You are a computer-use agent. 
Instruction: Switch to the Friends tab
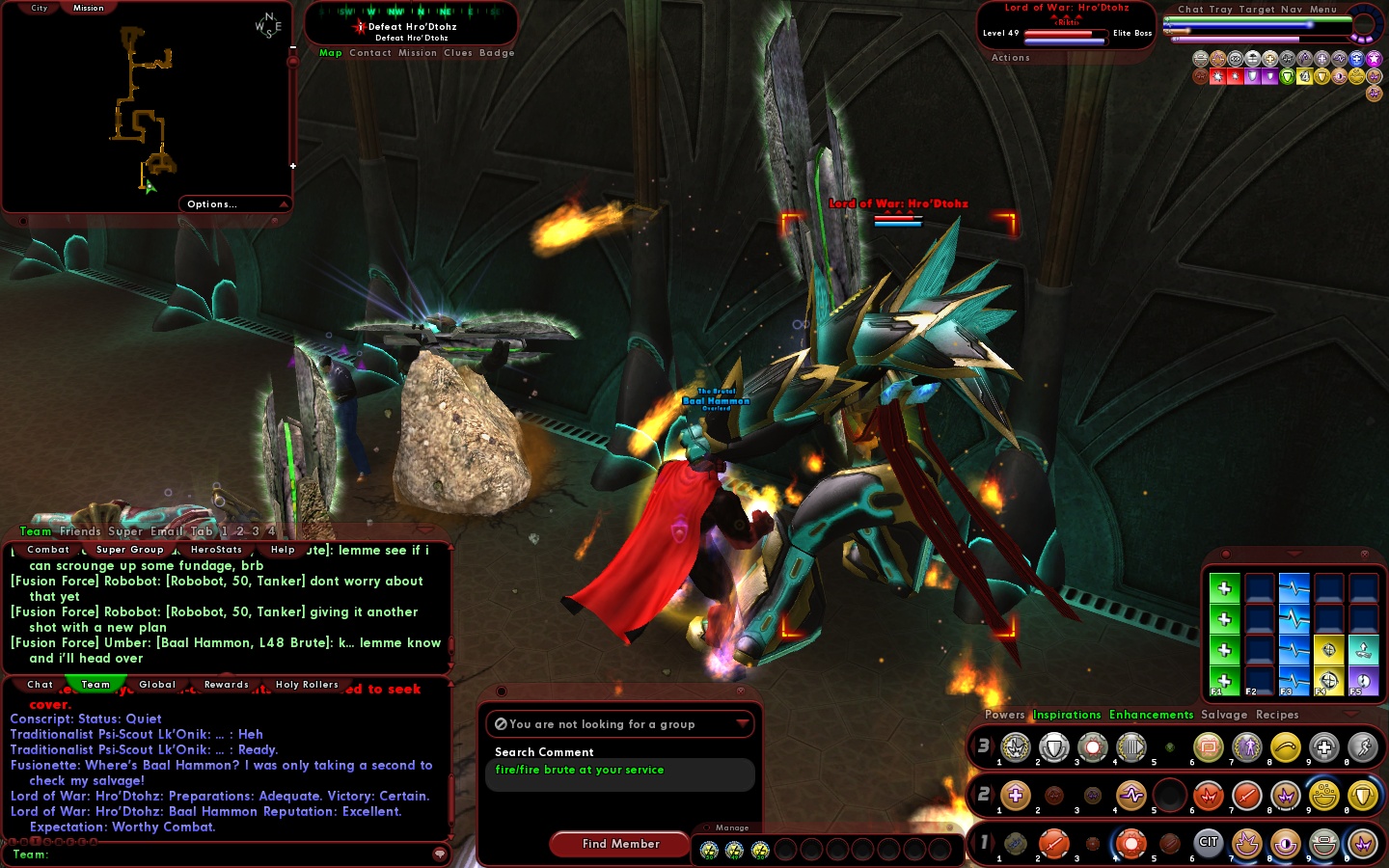point(80,531)
